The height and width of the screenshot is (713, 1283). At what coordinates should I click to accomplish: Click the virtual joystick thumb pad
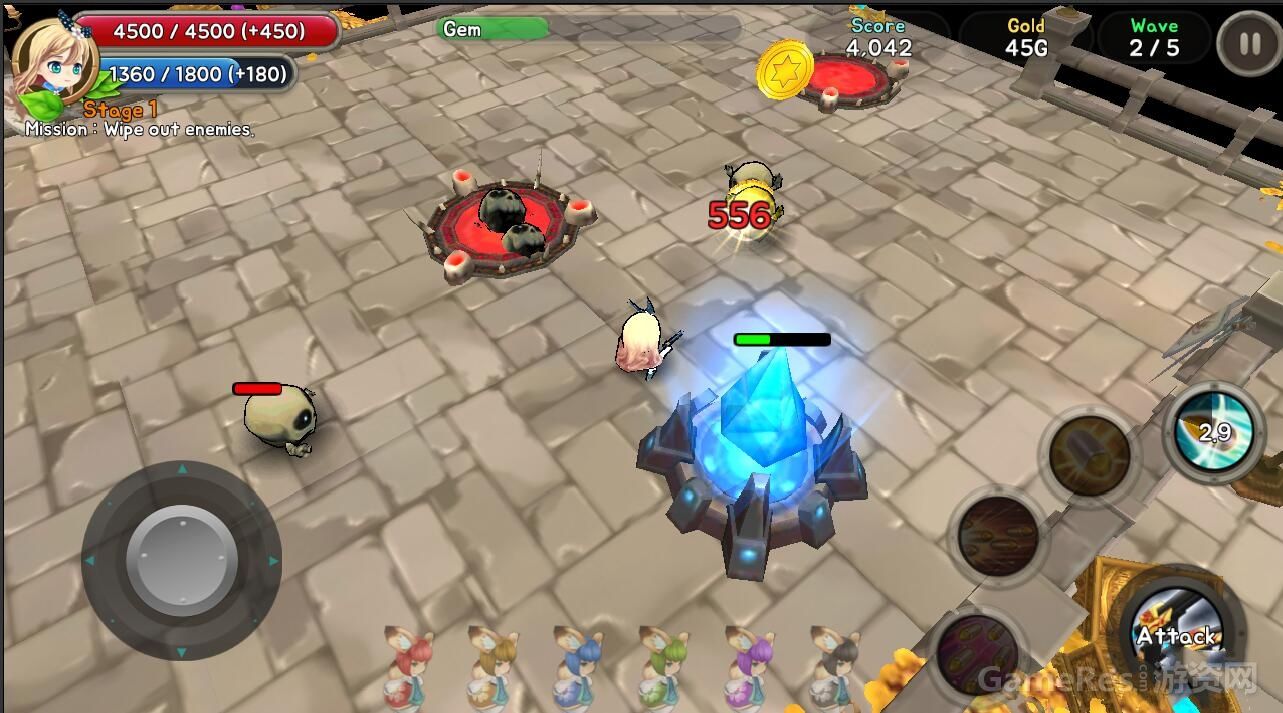coord(181,561)
